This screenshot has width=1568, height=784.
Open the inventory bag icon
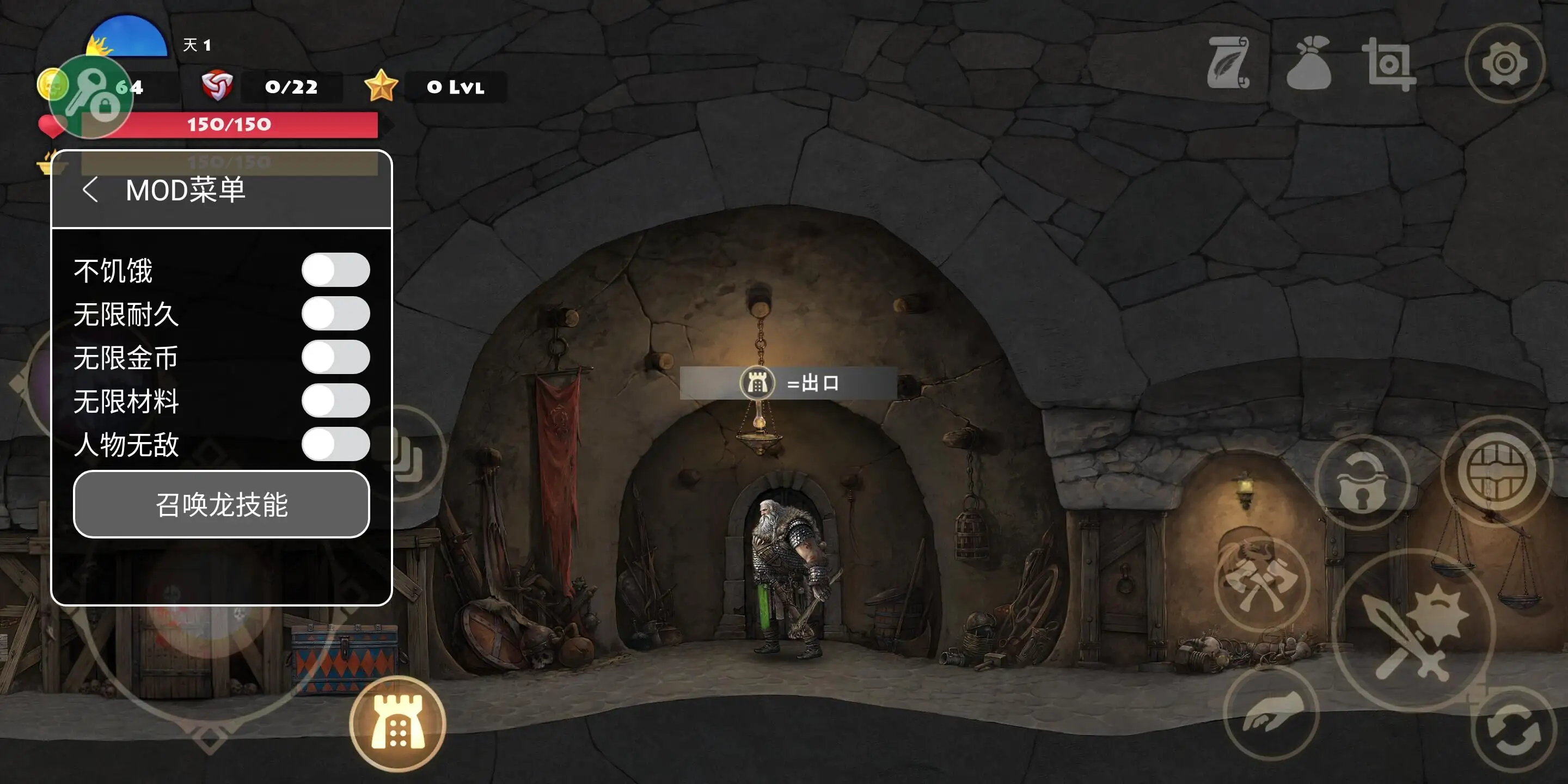(1309, 63)
